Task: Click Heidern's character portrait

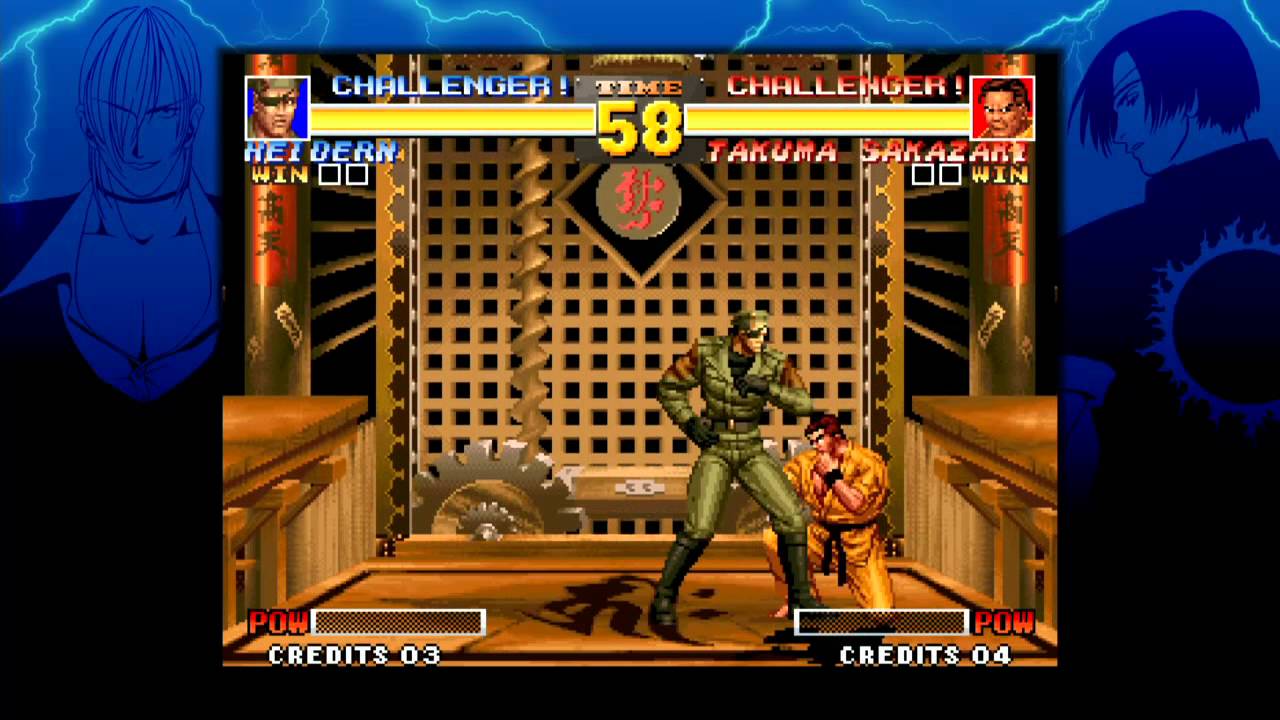Action: point(277,108)
